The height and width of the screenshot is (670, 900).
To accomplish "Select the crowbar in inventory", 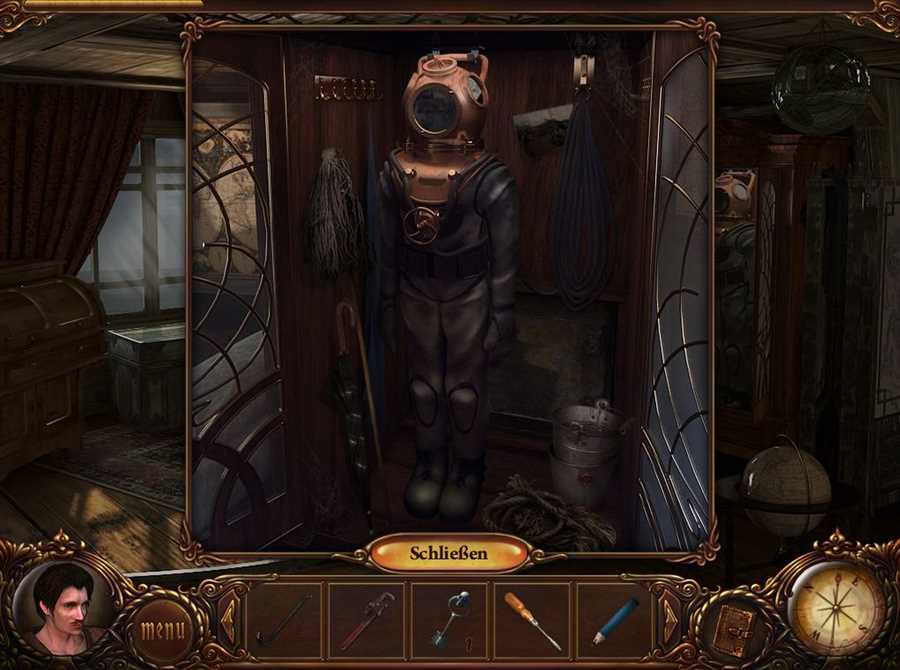I will tap(284, 621).
